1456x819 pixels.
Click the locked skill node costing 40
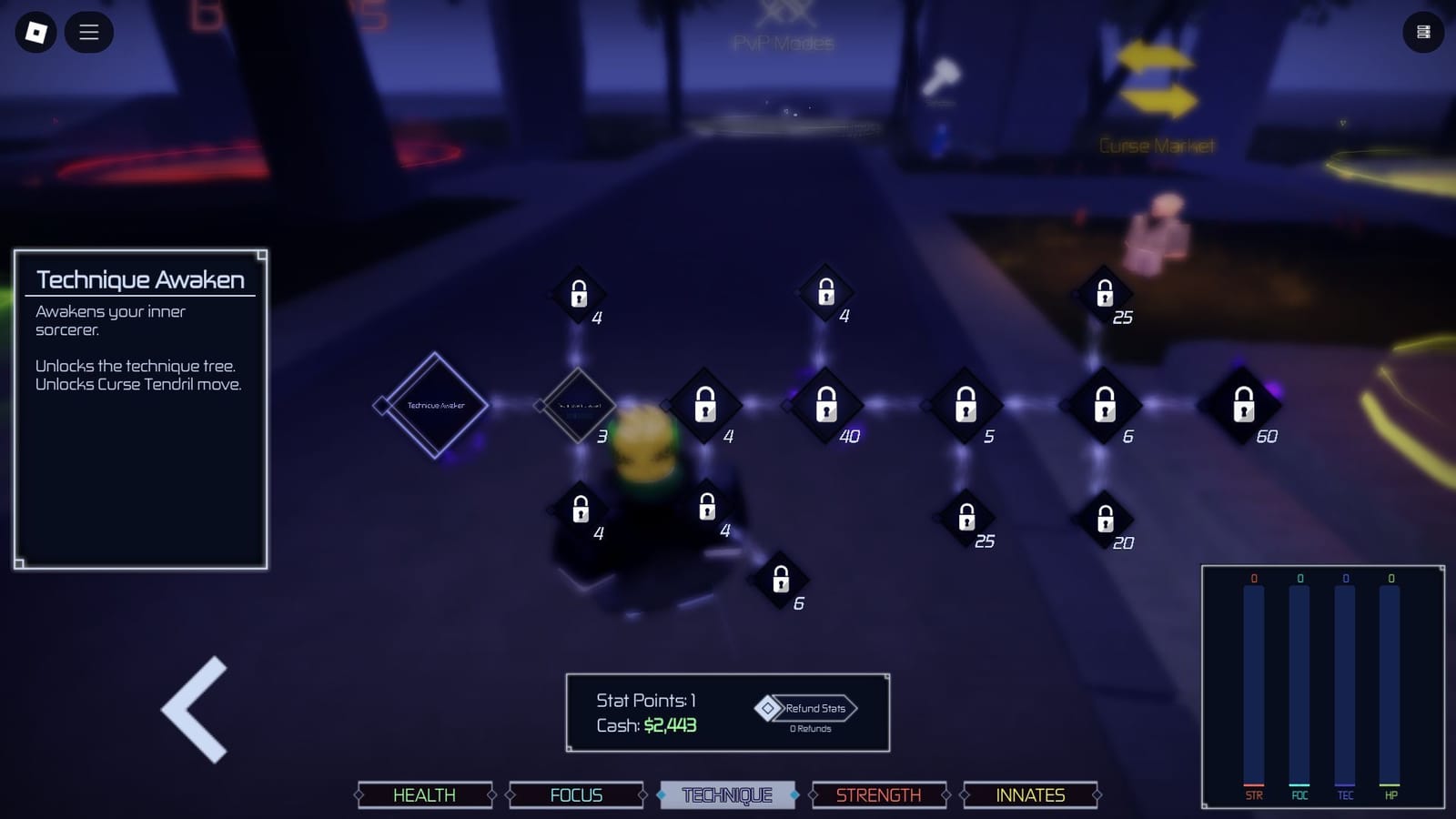coord(826,405)
